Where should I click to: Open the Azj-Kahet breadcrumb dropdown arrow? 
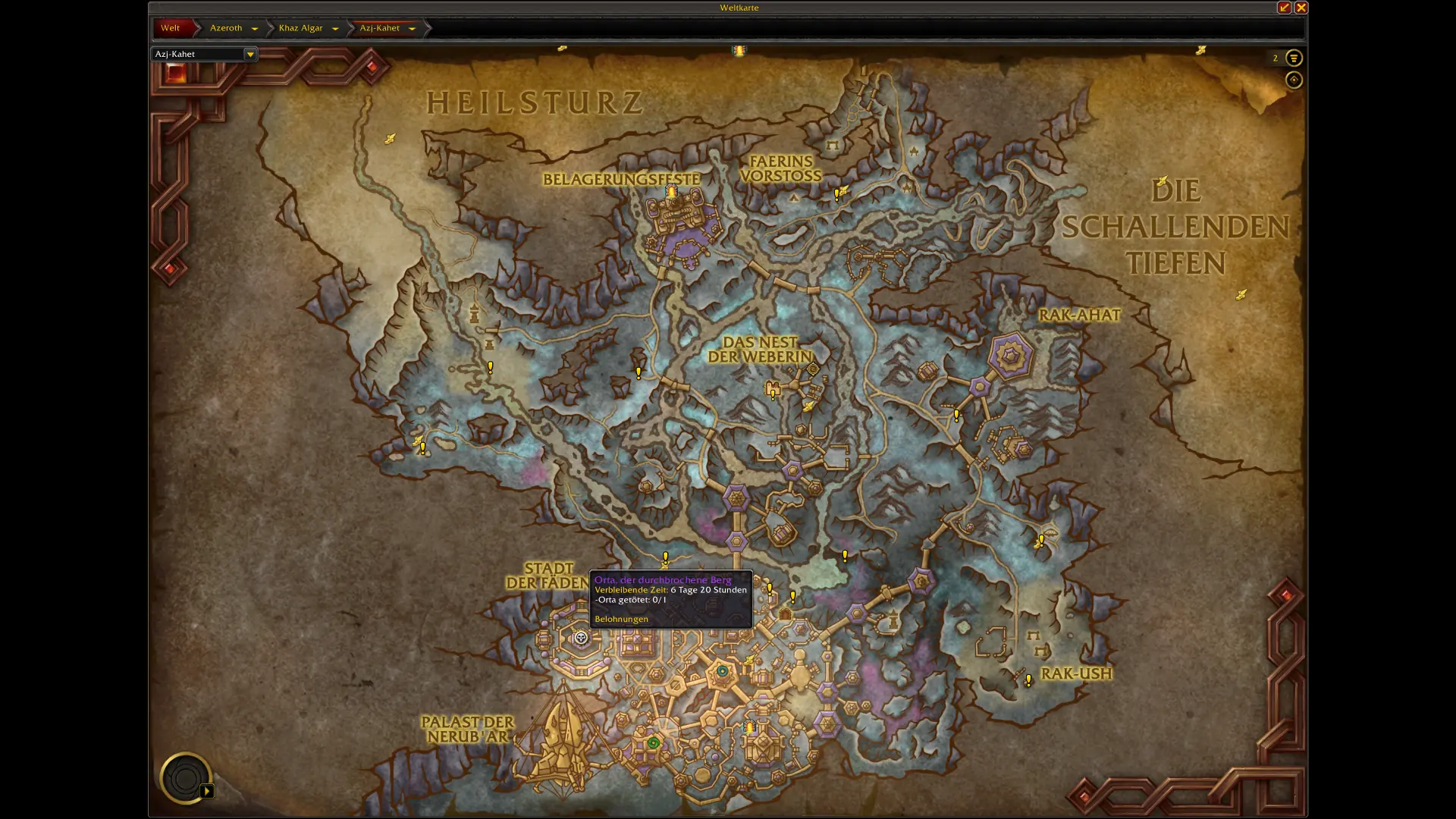413,29
